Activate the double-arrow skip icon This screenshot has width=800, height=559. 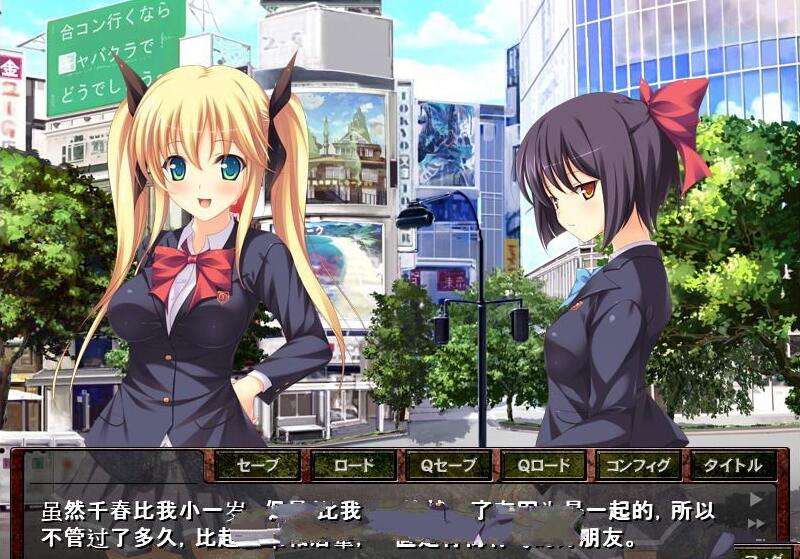(756, 523)
